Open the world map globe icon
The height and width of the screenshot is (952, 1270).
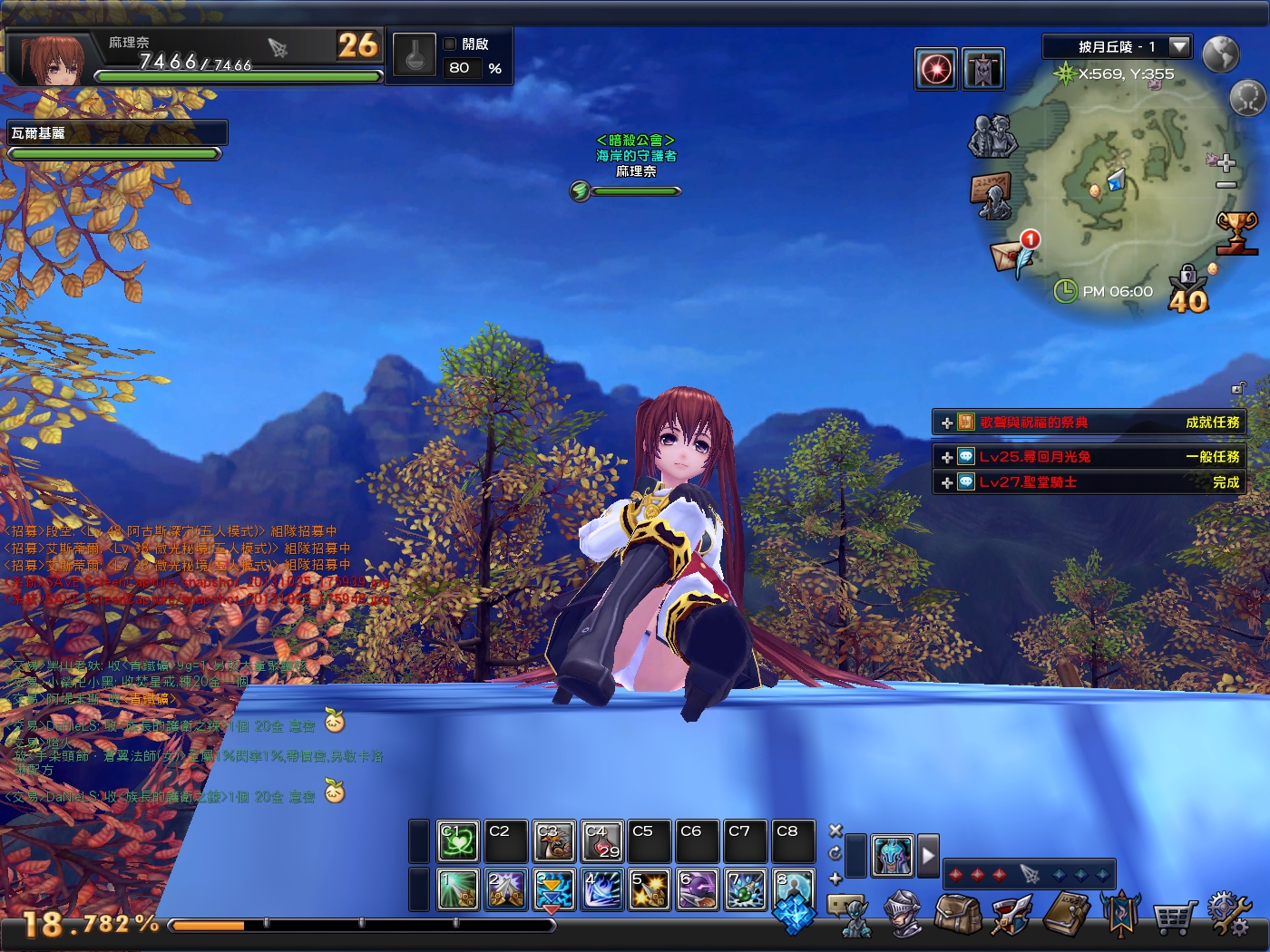coord(1220,54)
